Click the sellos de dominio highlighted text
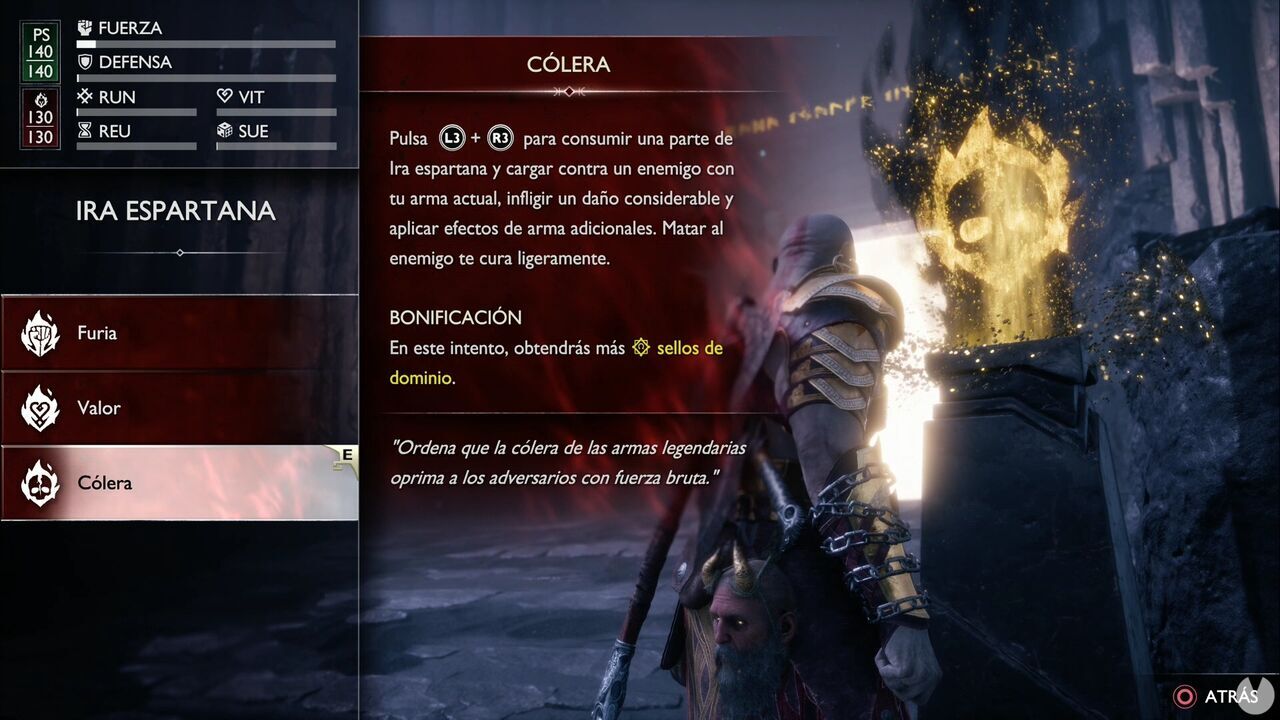The height and width of the screenshot is (720, 1280). point(690,347)
